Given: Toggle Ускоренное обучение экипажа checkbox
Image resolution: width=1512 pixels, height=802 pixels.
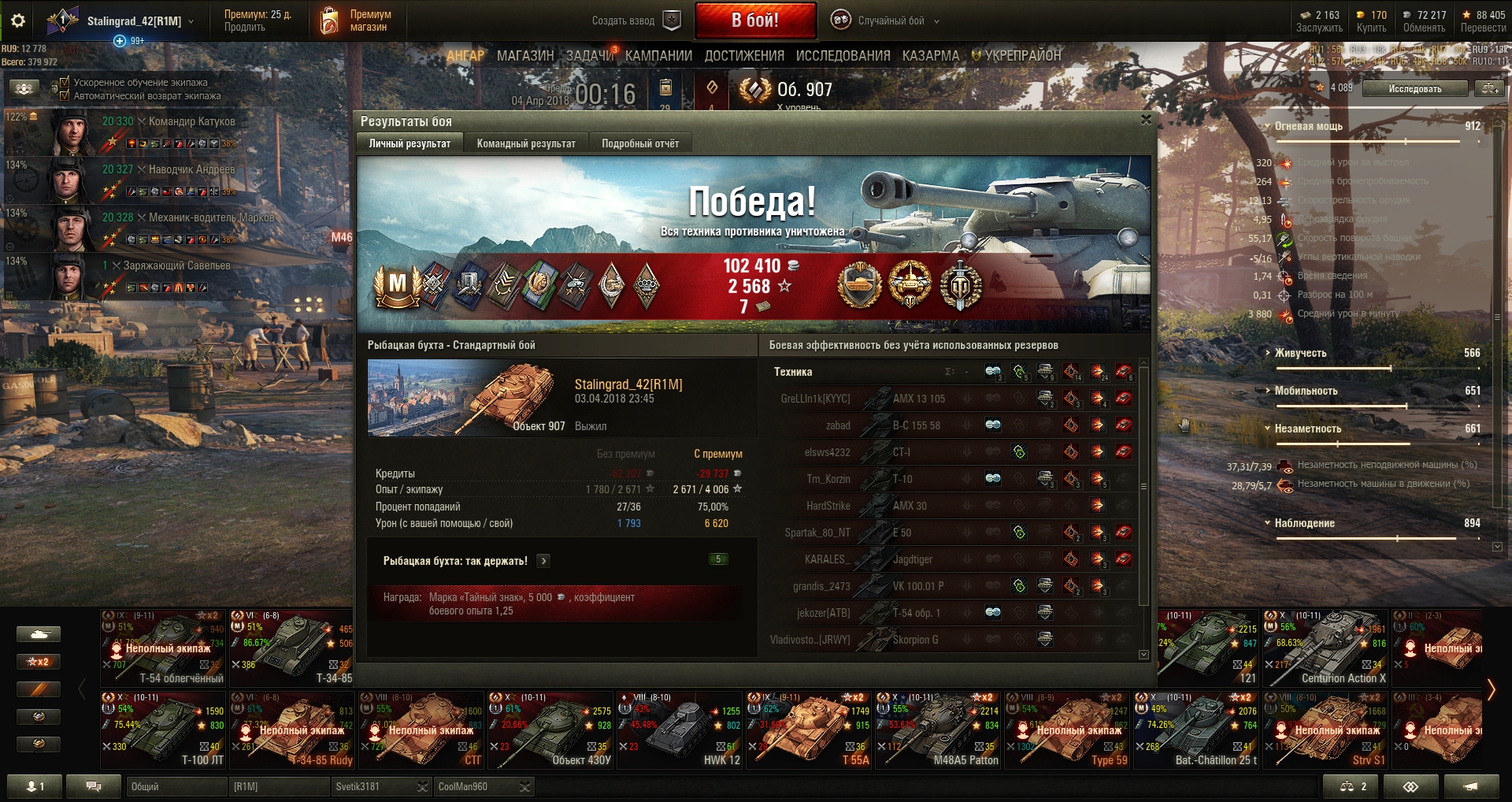Looking at the screenshot, I should click(x=65, y=82).
